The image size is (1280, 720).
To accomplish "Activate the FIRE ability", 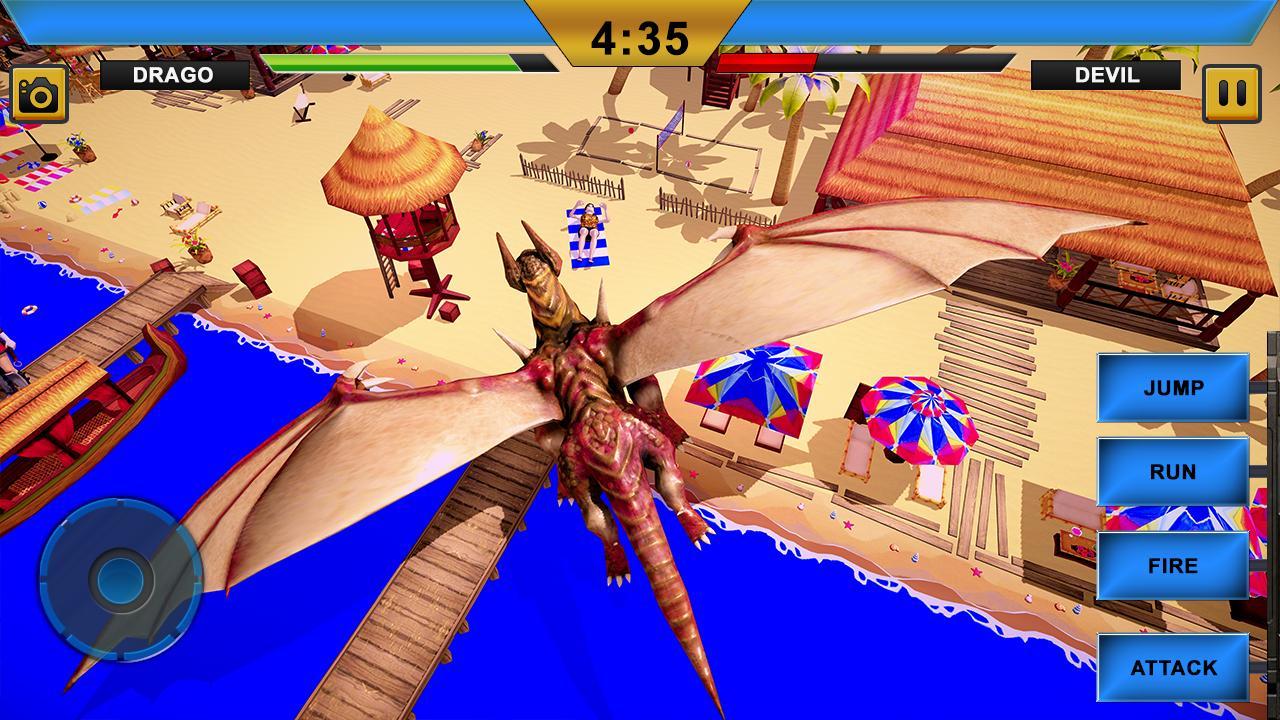I will [x=1172, y=565].
